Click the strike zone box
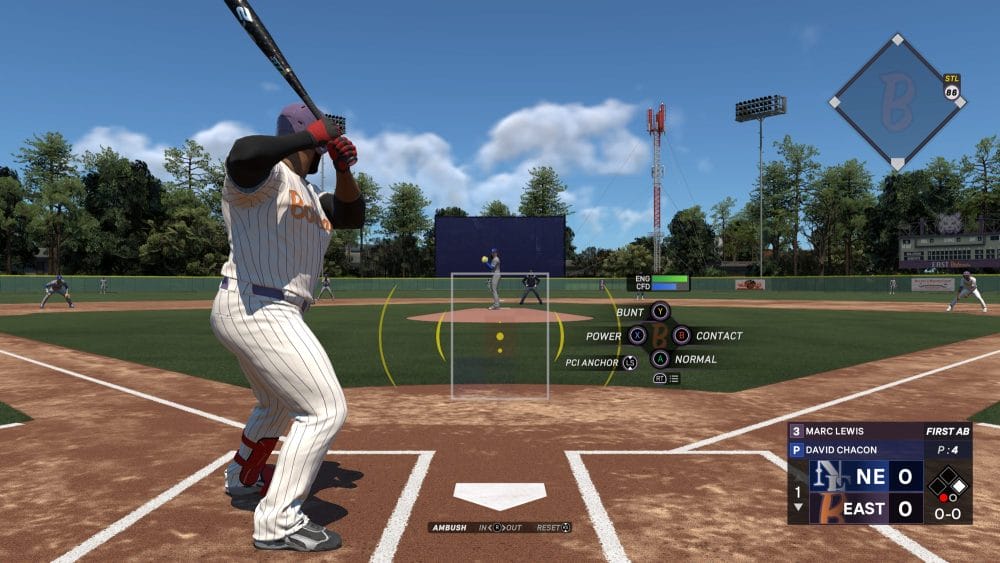 pos(499,336)
